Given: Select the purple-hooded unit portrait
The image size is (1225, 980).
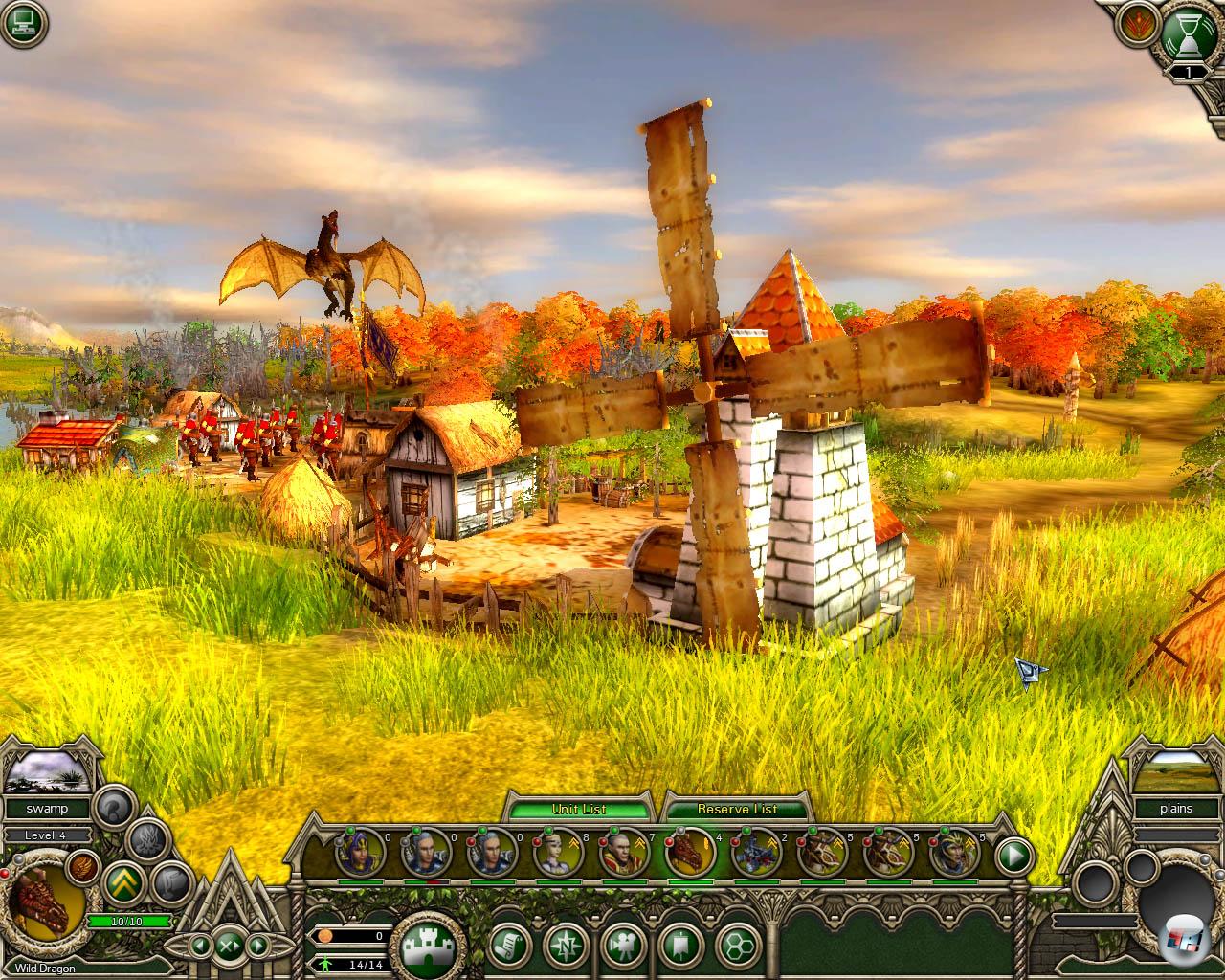Looking at the screenshot, I should point(361,854).
